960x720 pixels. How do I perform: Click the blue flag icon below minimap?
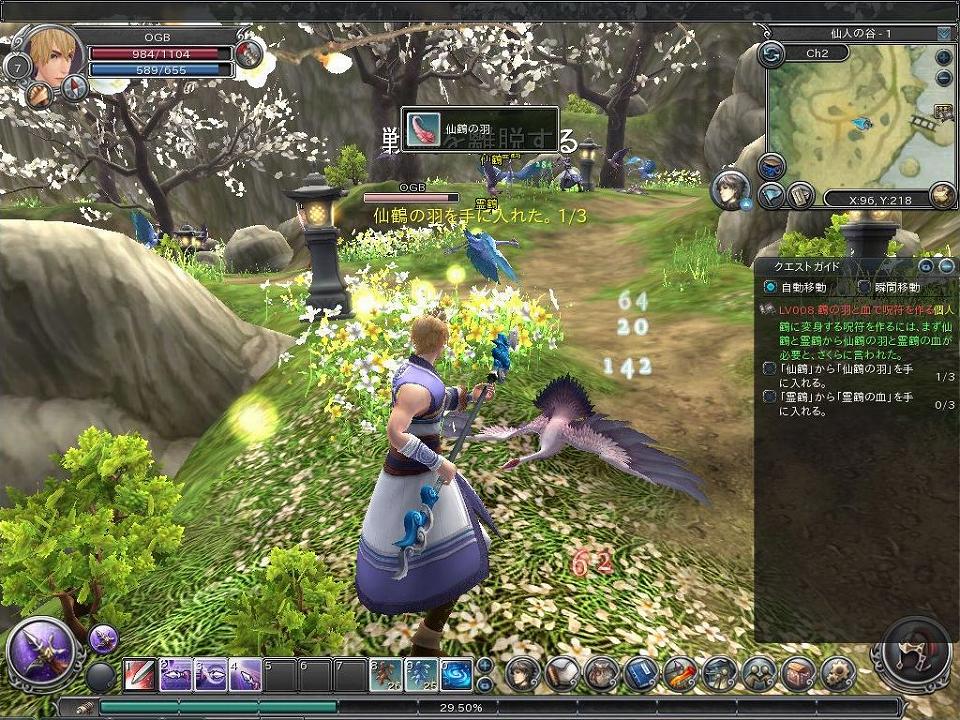[771, 196]
